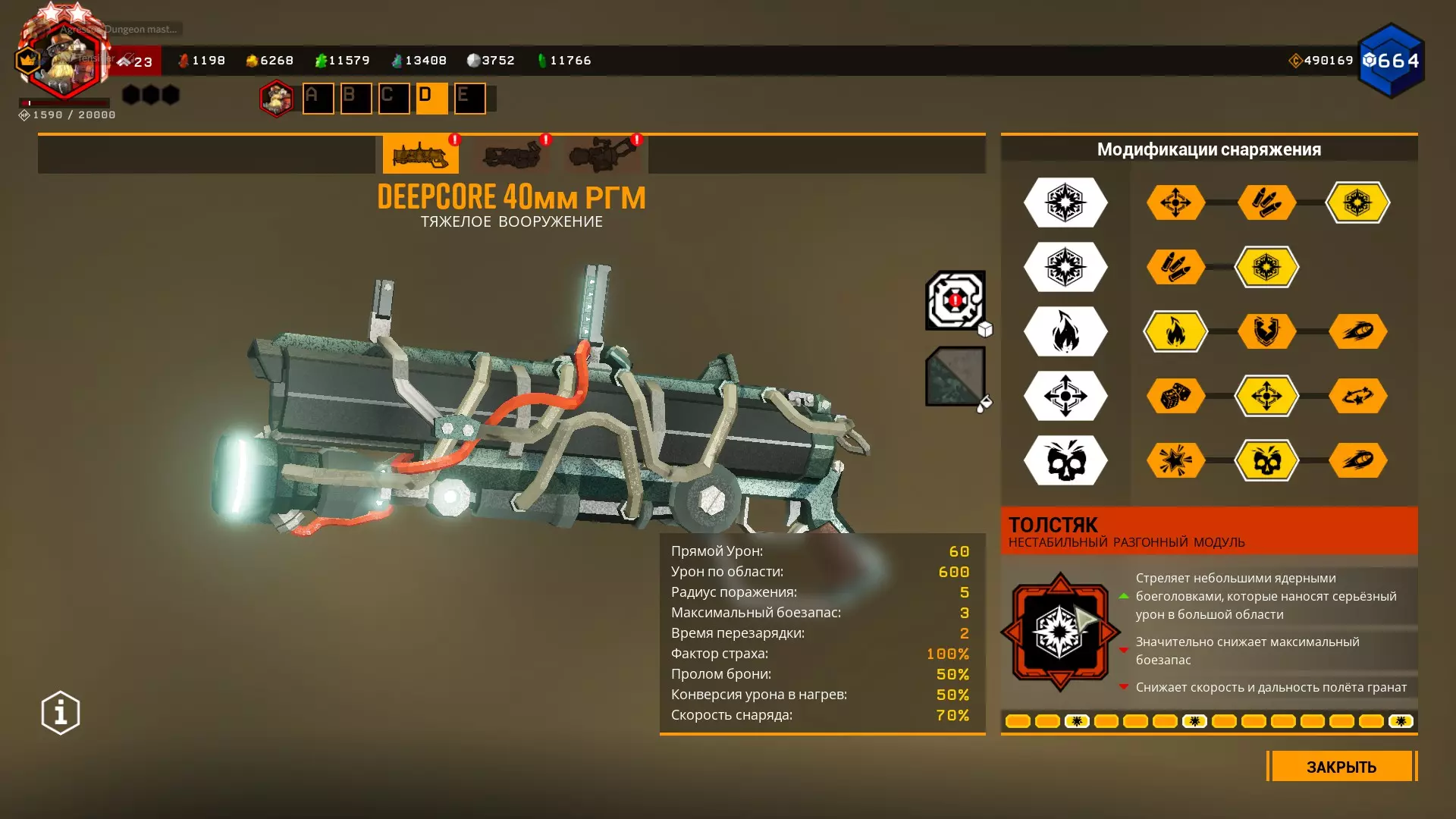Choose the dice modification

[1175, 396]
